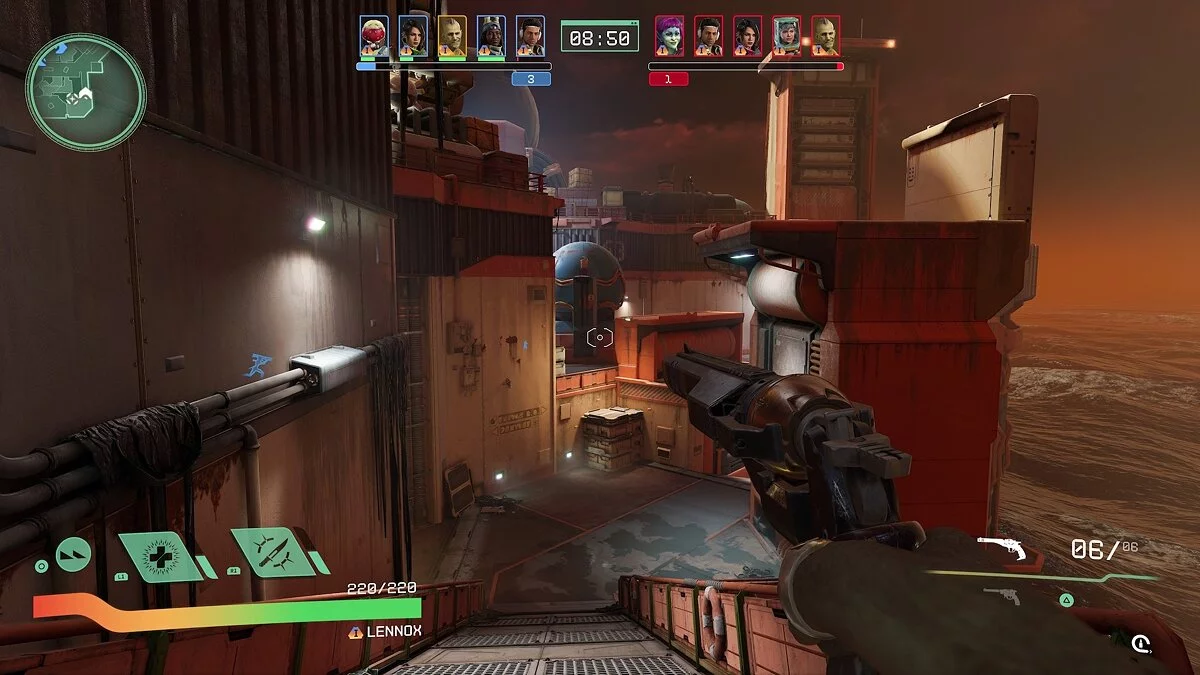Choose blue team's crowned woman portrait

pyautogui.click(x=491, y=36)
